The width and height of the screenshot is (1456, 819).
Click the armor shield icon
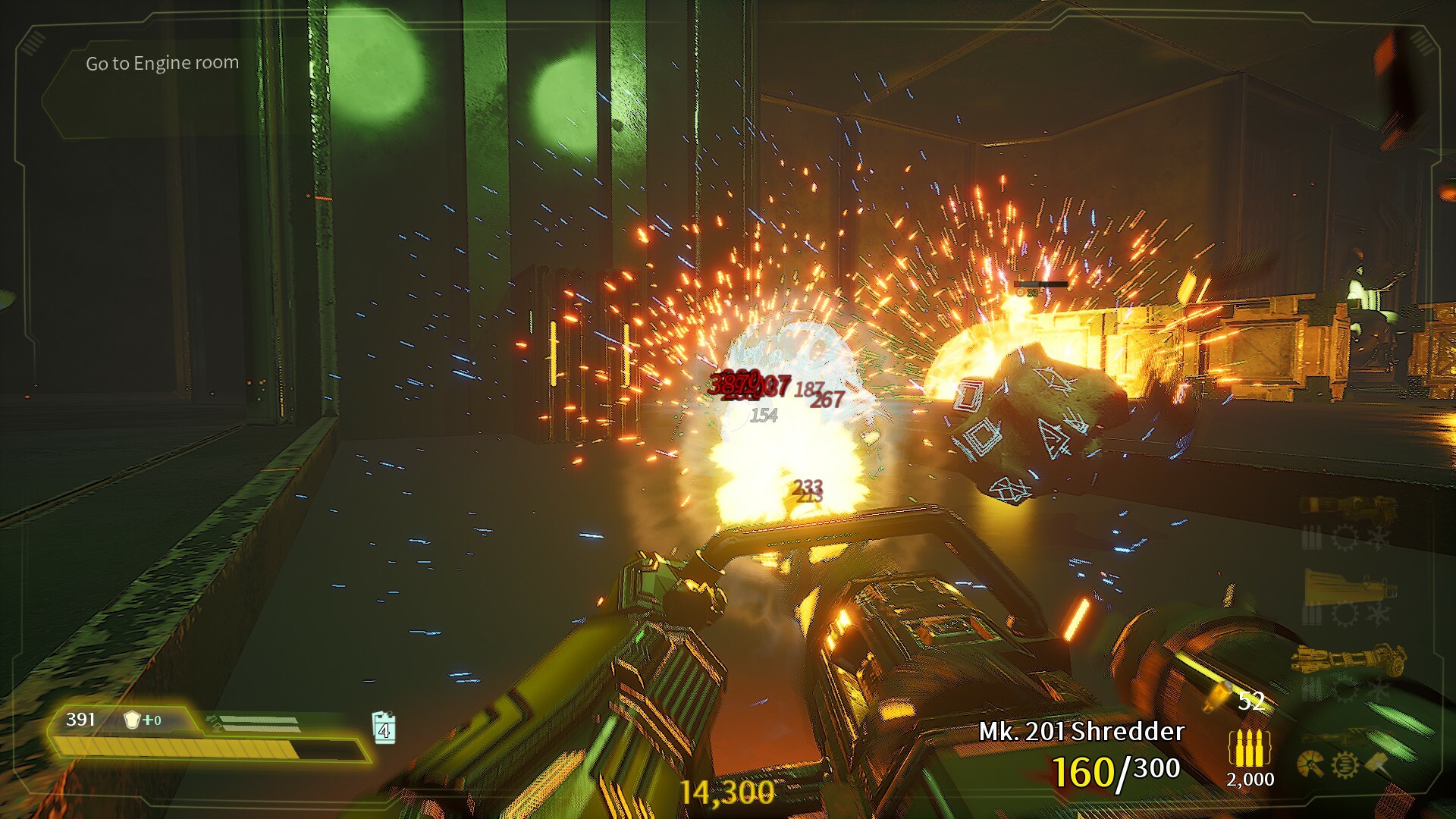[133, 720]
